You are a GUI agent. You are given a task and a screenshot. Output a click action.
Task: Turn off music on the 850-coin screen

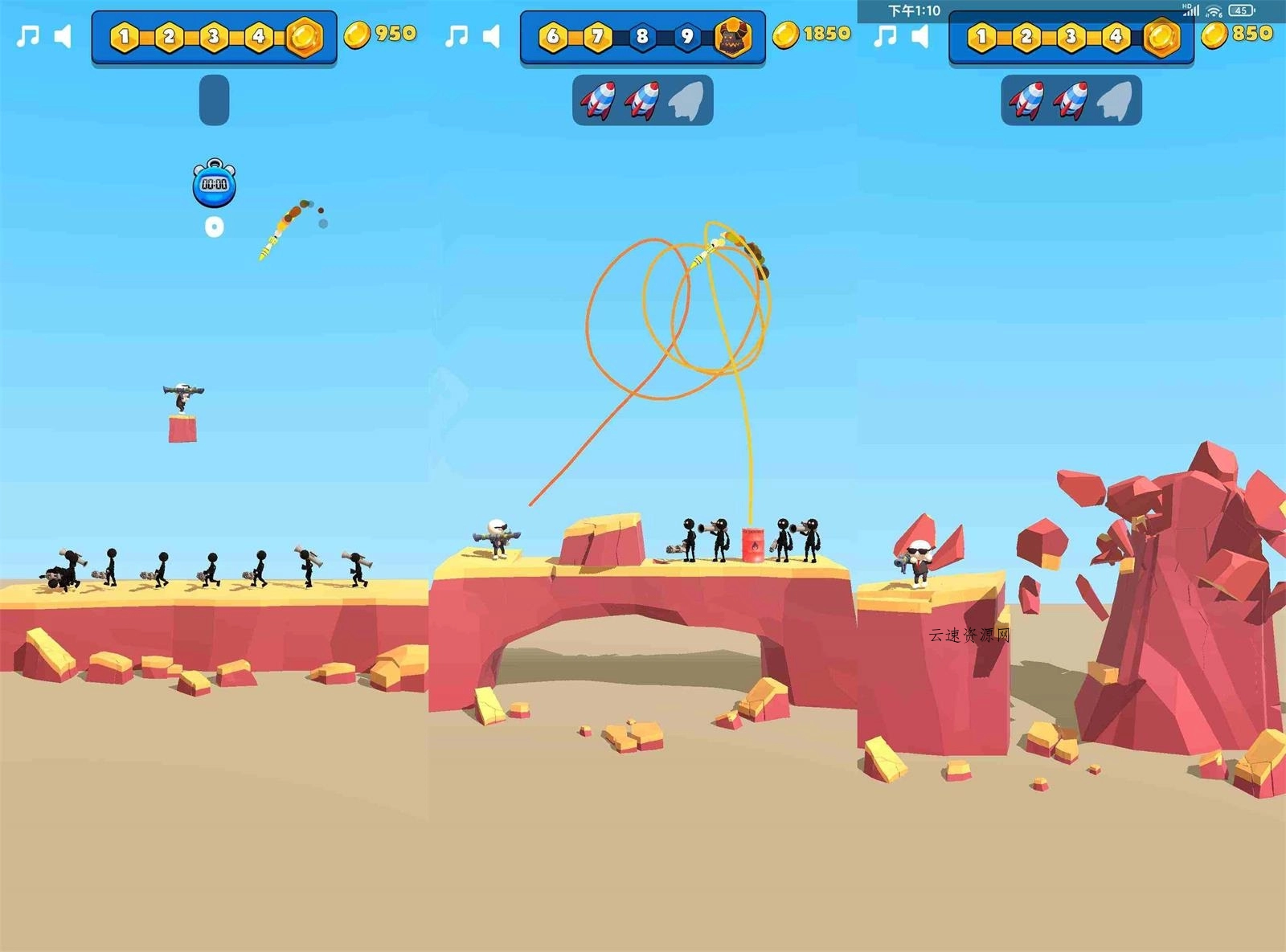(886, 36)
